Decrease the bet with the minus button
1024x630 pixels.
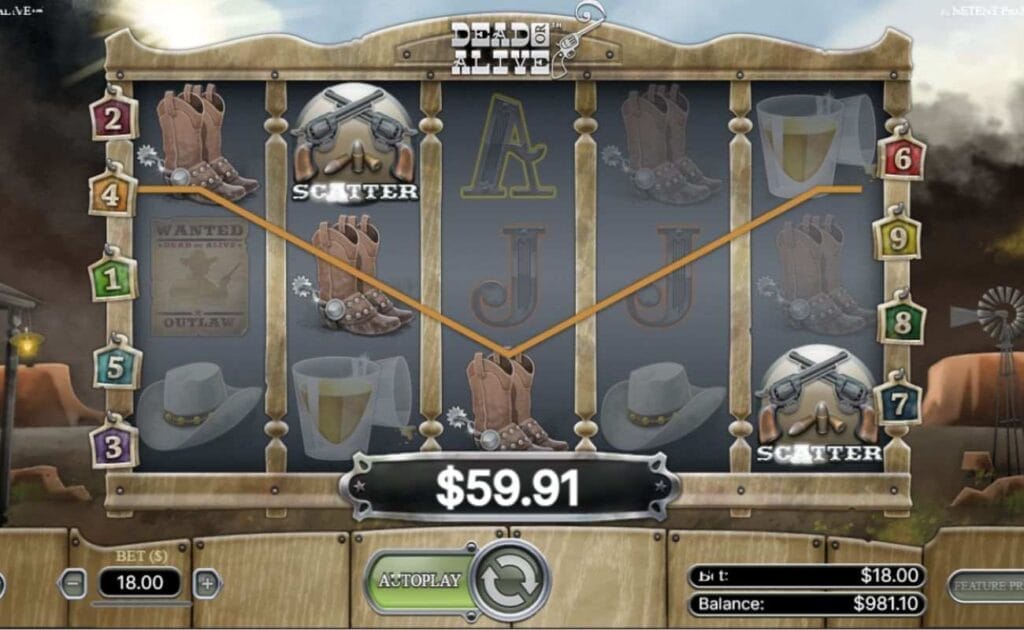[73, 583]
